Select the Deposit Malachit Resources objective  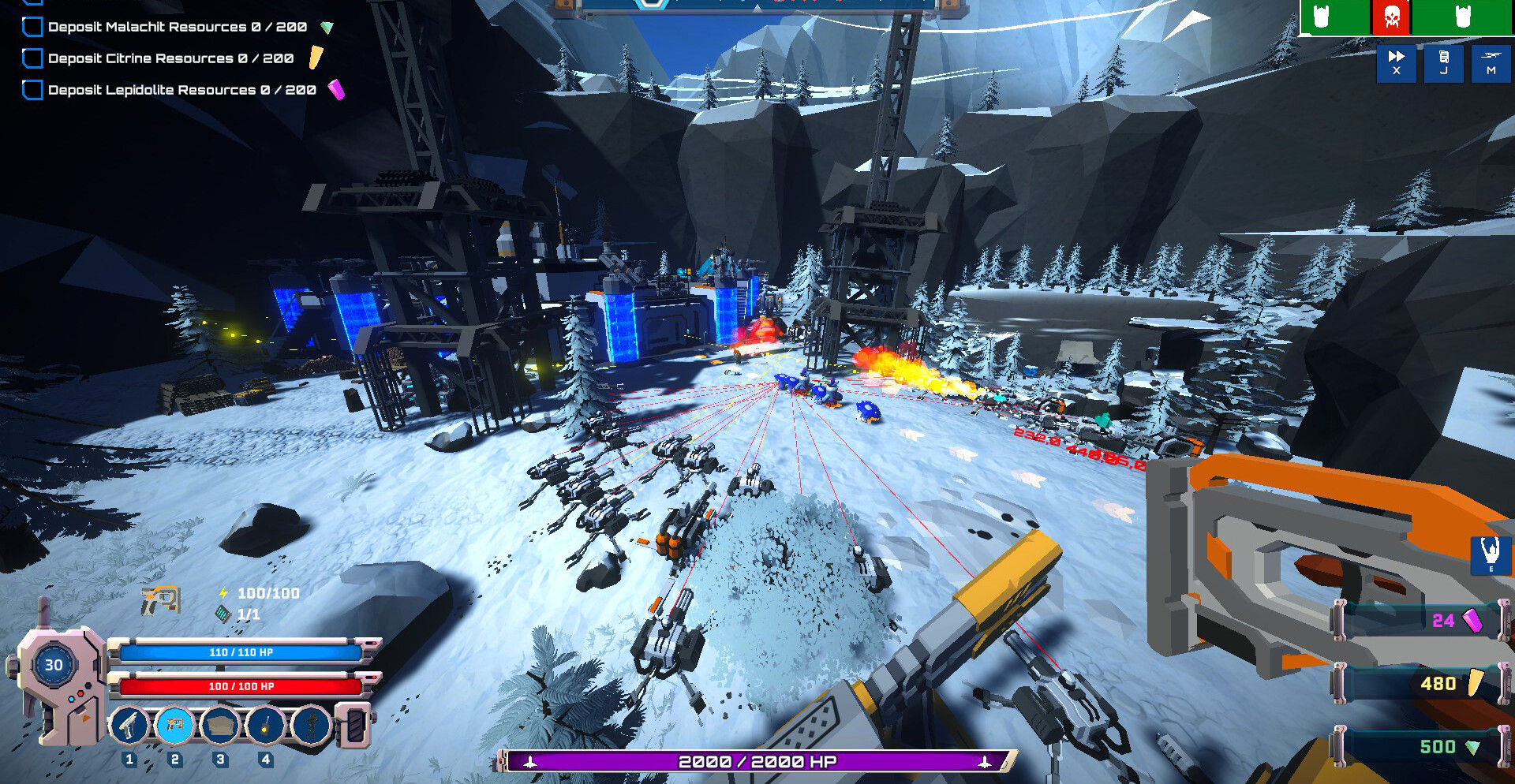pyautogui.click(x=177, y=27)
